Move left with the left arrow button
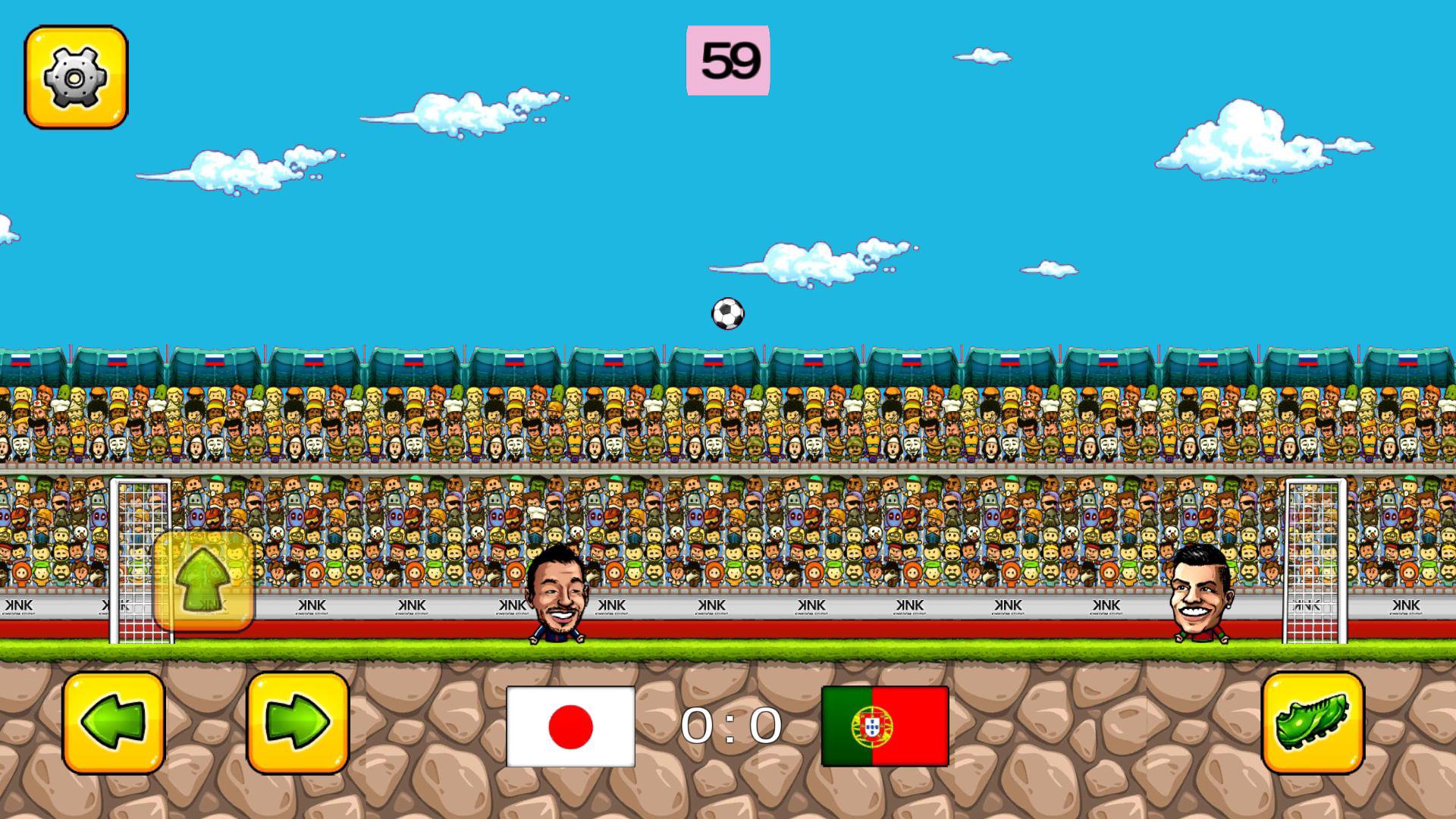Viewport: 1456px width, 819px height. pos(114,723)
